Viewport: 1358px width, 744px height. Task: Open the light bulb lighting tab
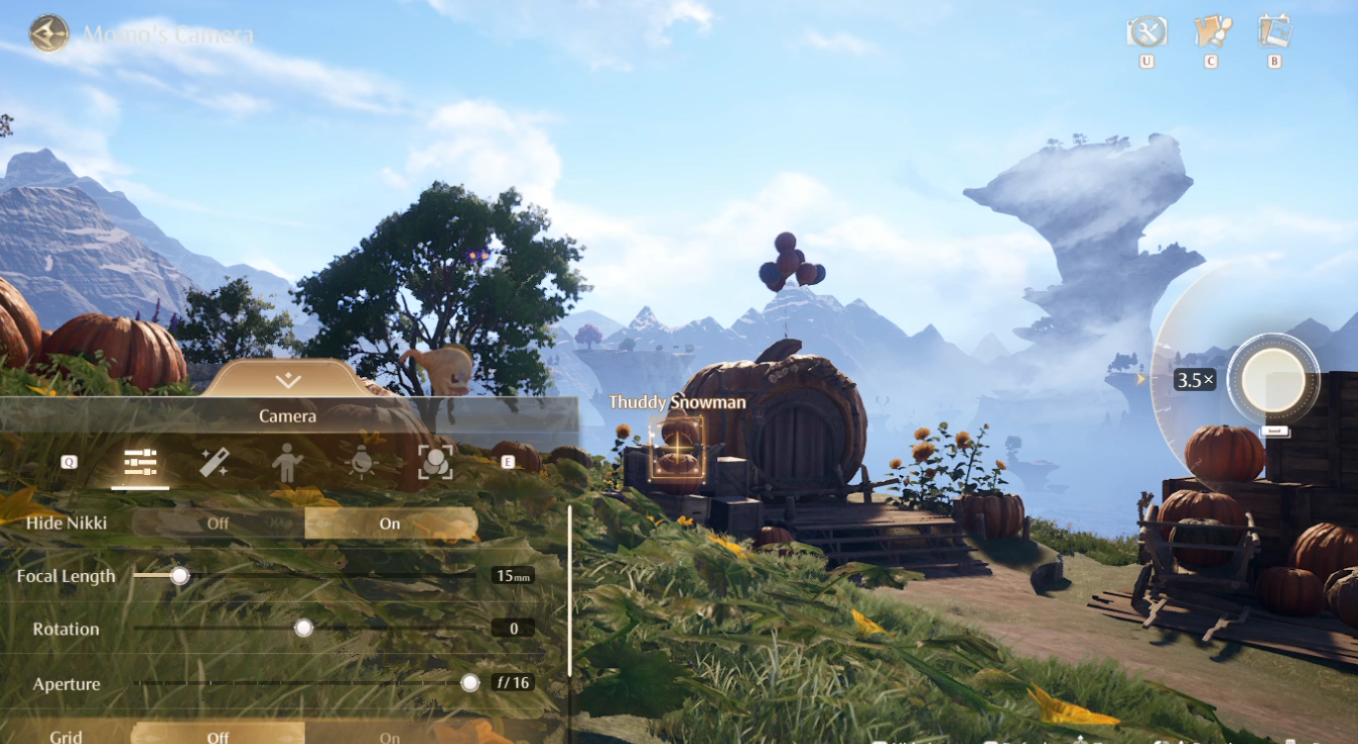click(361, 462)
